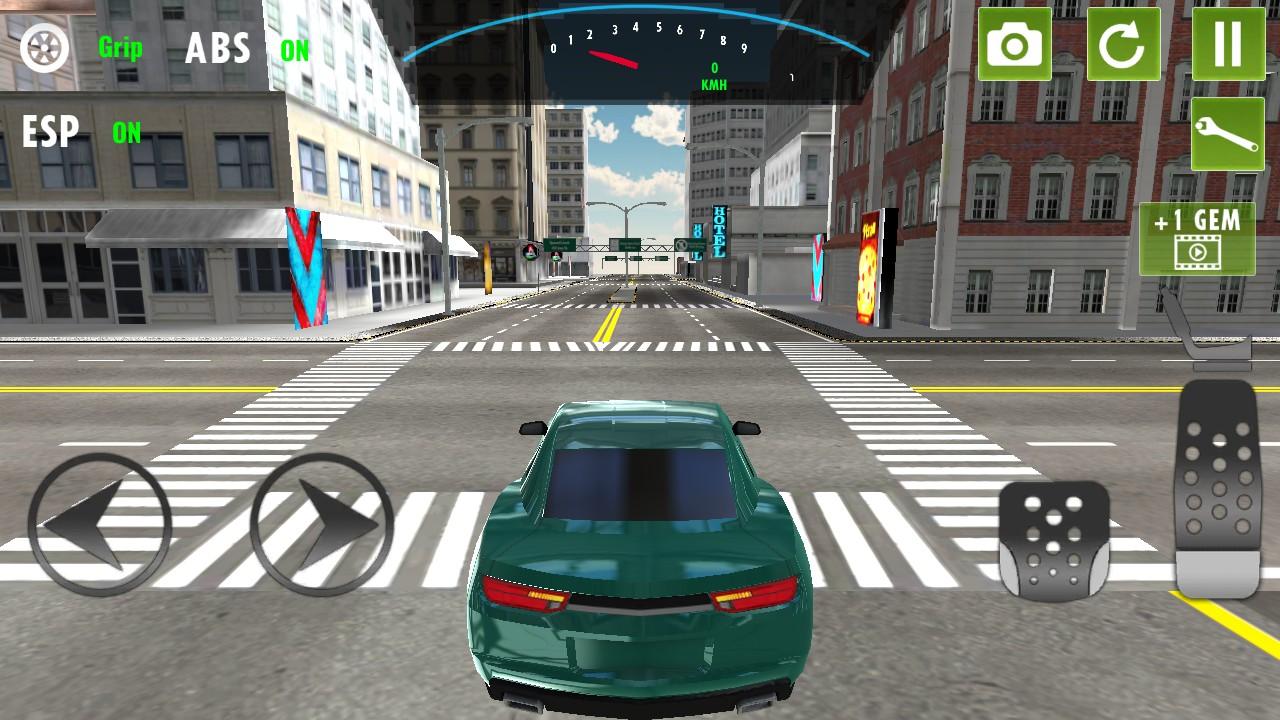Watch a video for +1 GEM

pos(1197,238)
